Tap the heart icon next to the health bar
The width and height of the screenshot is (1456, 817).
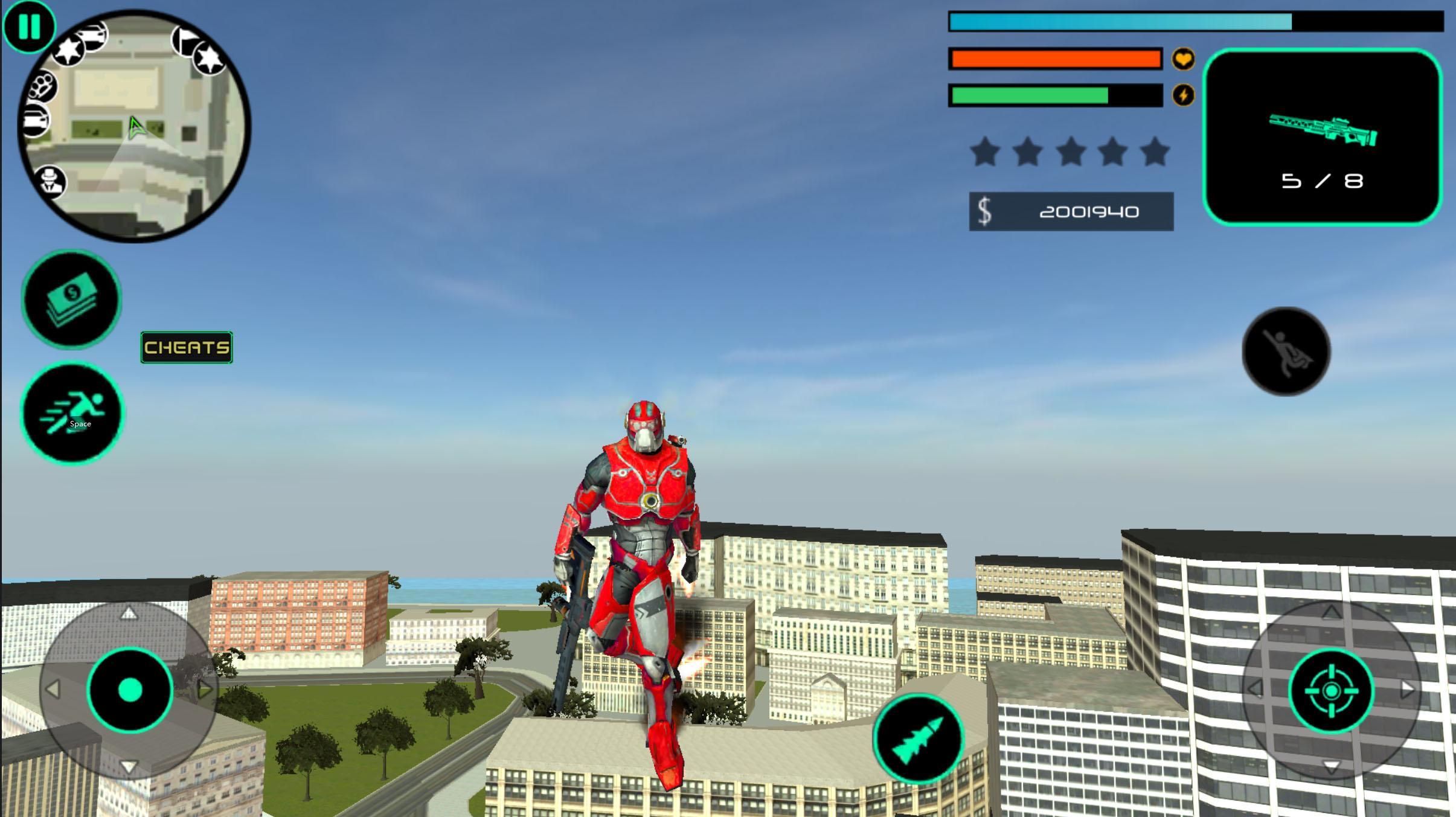click(x=1183, y=59)
